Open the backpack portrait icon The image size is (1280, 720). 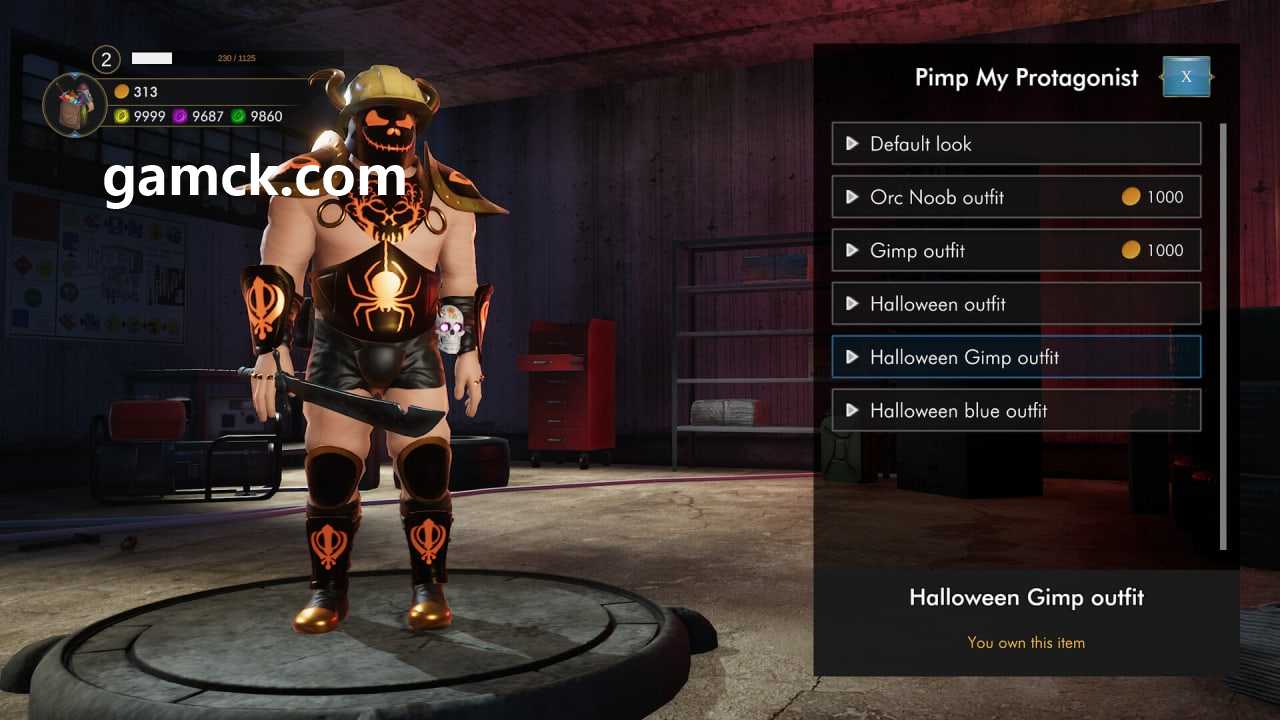[75, 104]
